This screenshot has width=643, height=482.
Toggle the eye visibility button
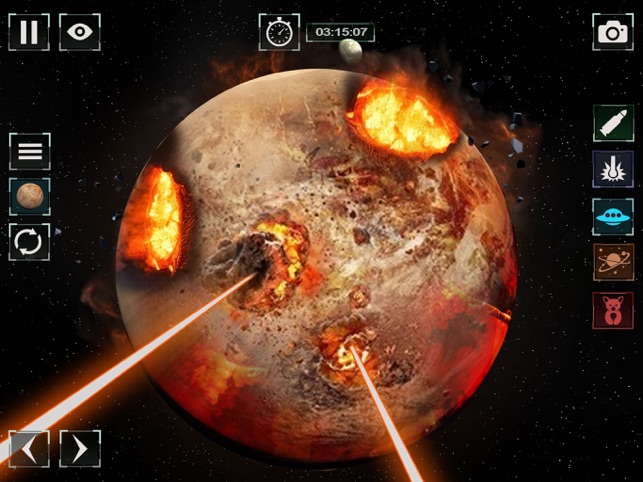79,32
